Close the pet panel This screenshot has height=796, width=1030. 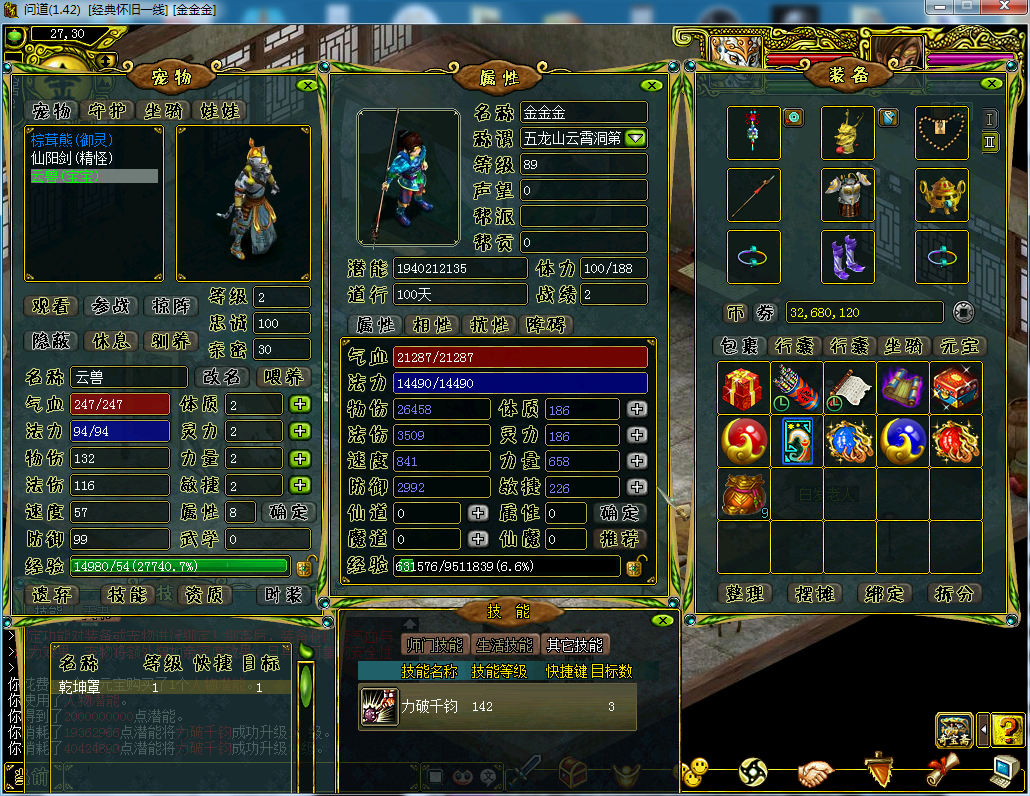pyautogui.click(x=308, y=85)
